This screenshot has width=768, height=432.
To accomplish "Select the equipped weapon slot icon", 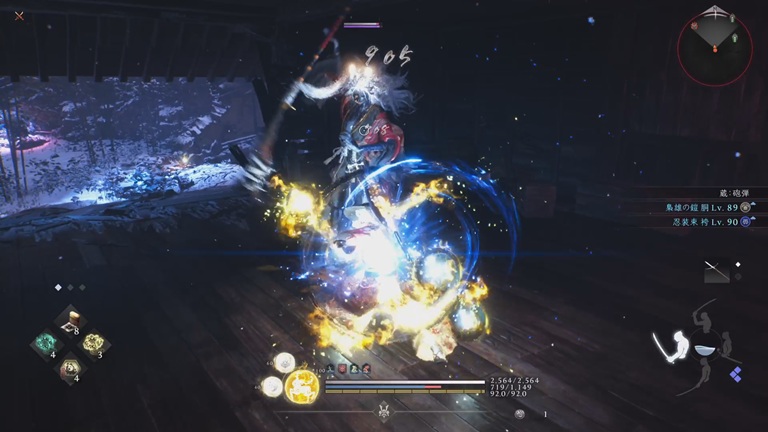I will (716, 270).
